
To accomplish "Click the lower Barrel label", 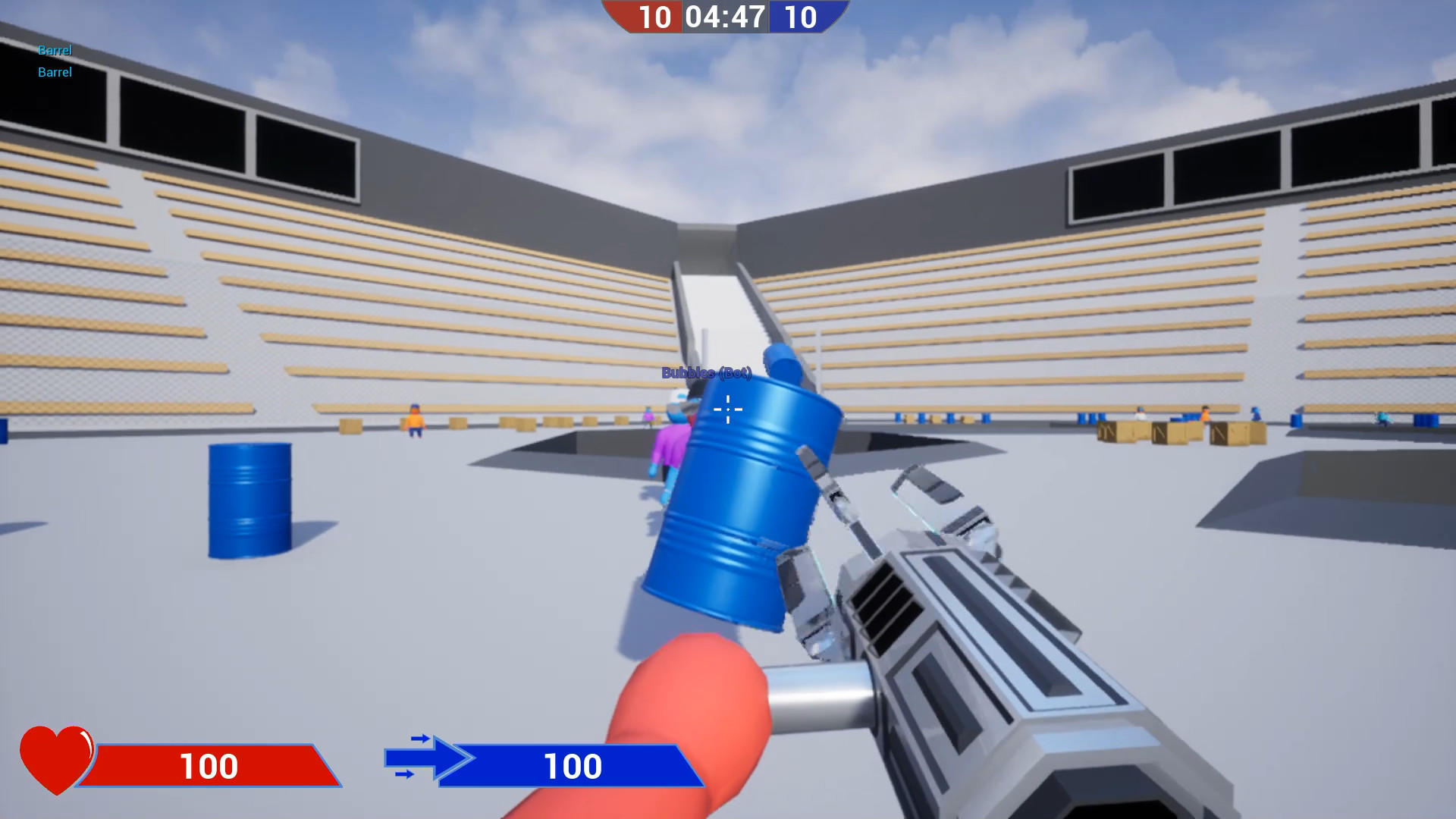I will [55, 73].
